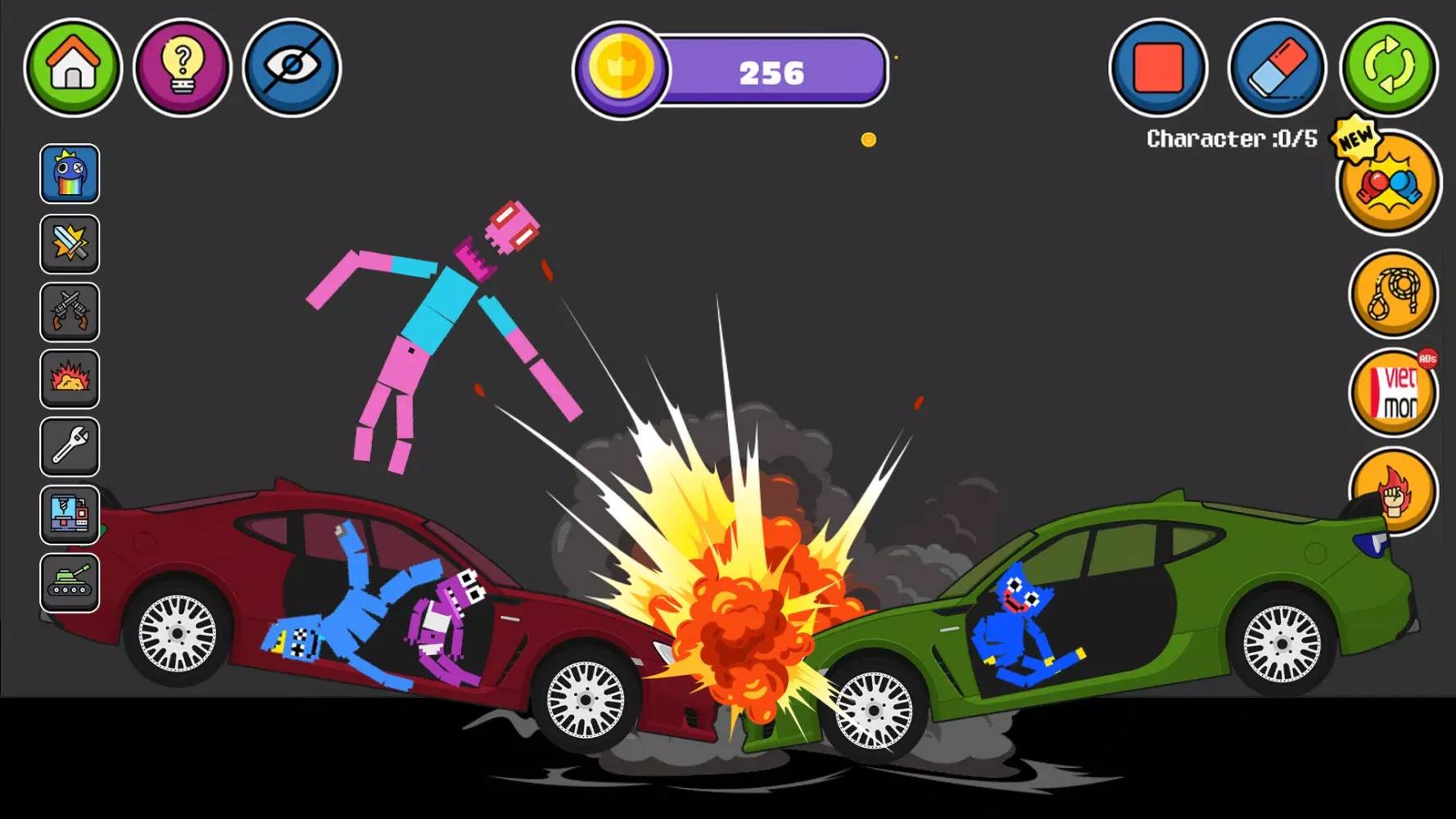Screen dimensions: 1456x819
Task: Activate the rope tool button
Action: click(1392, 295)
